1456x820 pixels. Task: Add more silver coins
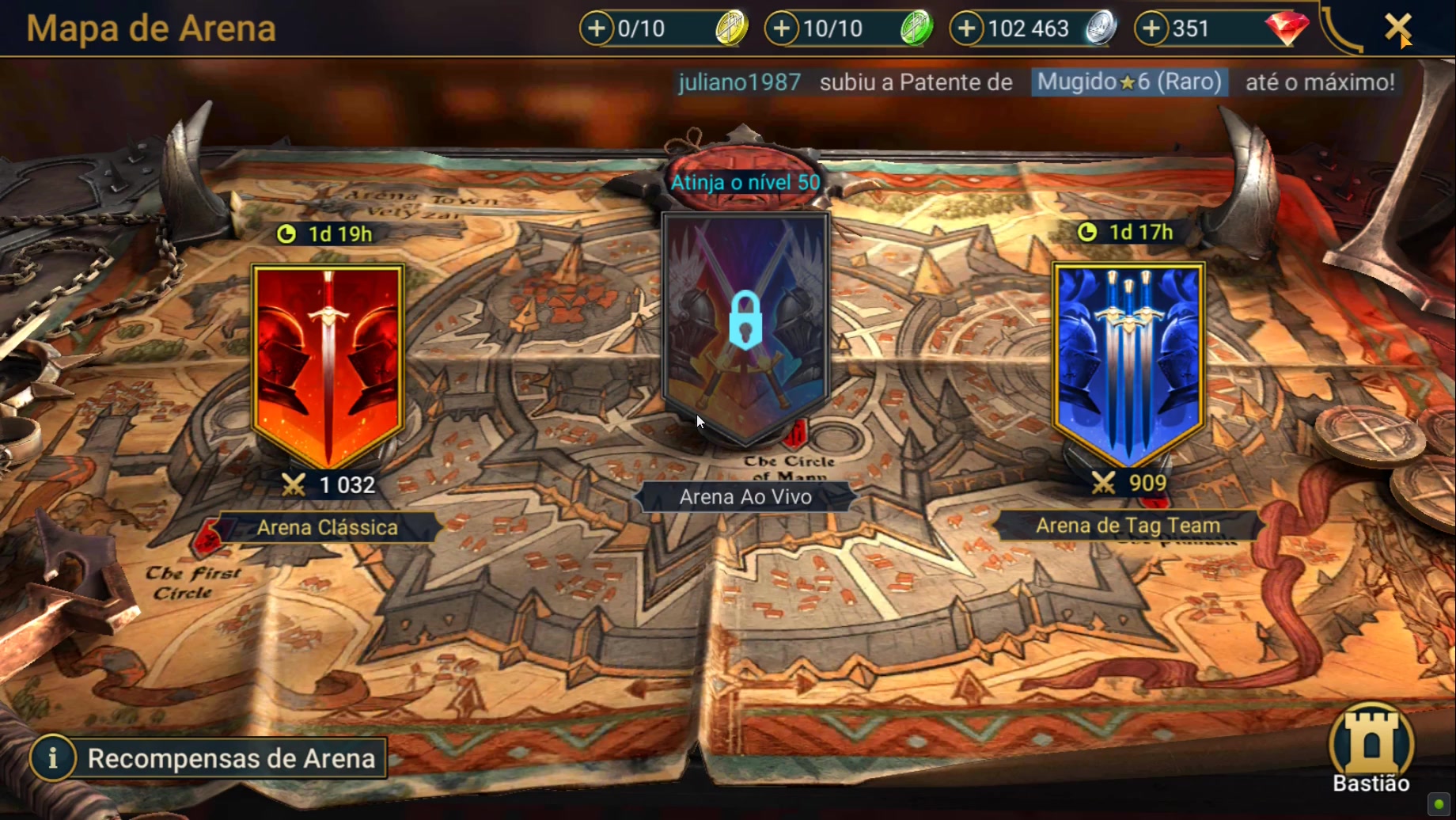click(x=966, y=28)
